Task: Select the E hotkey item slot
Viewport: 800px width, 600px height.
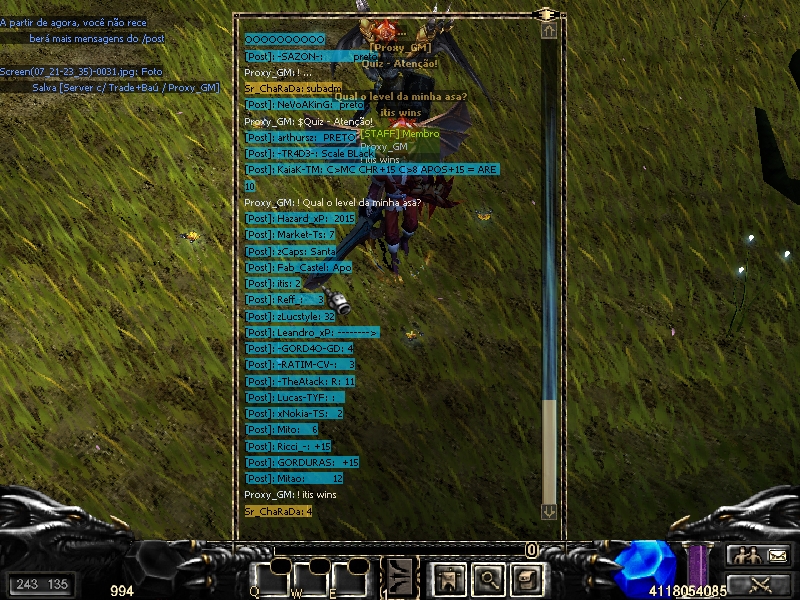Action: 349,577
